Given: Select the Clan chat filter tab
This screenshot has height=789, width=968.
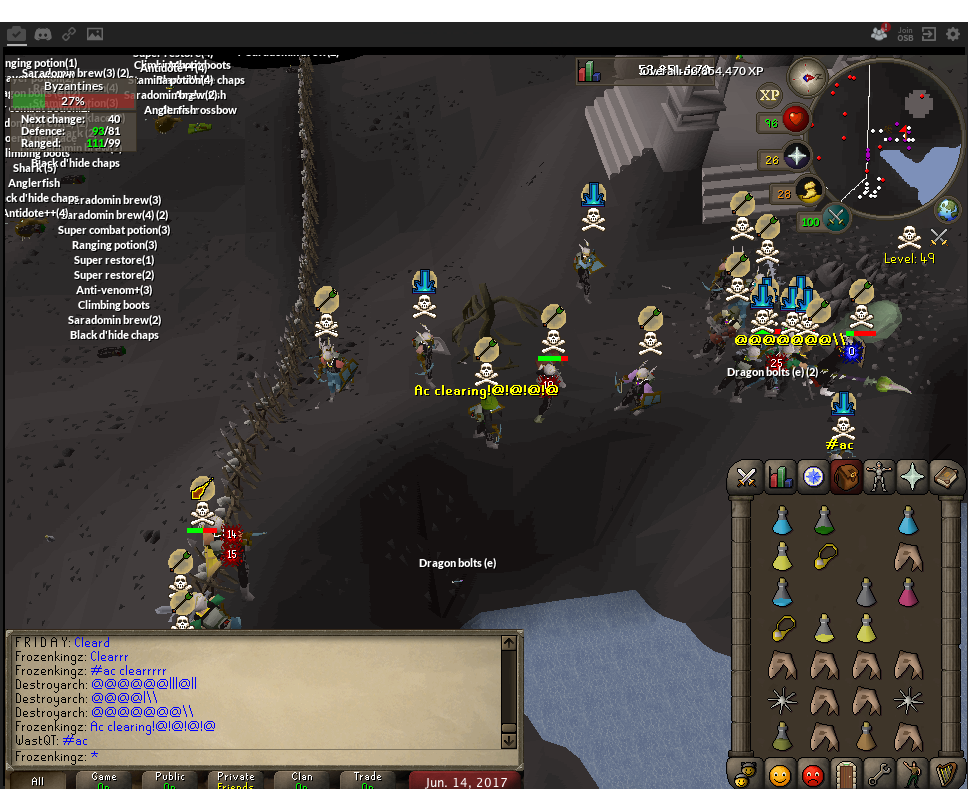Looking at the screenshot, I should point(301,779).
